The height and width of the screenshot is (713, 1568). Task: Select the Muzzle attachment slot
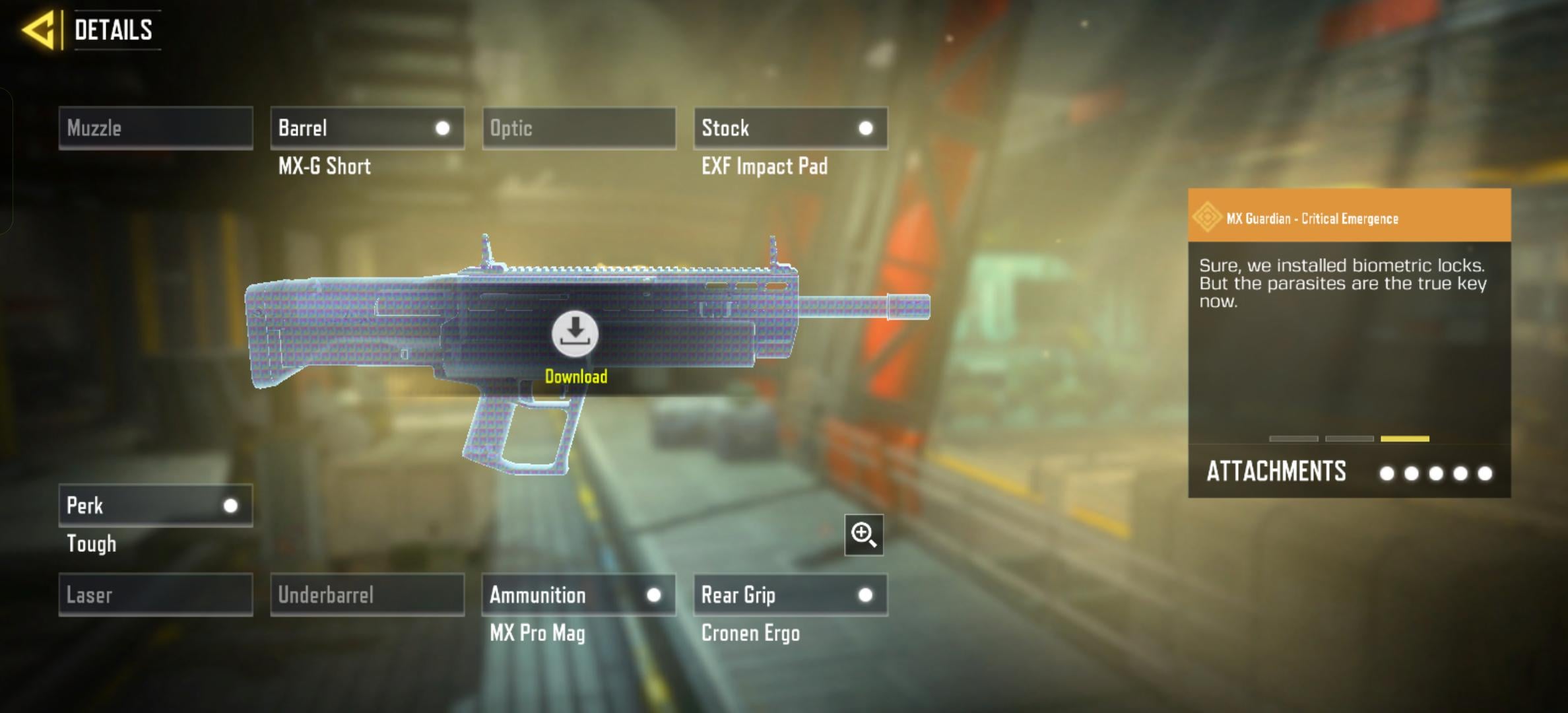tap(156, 128)
